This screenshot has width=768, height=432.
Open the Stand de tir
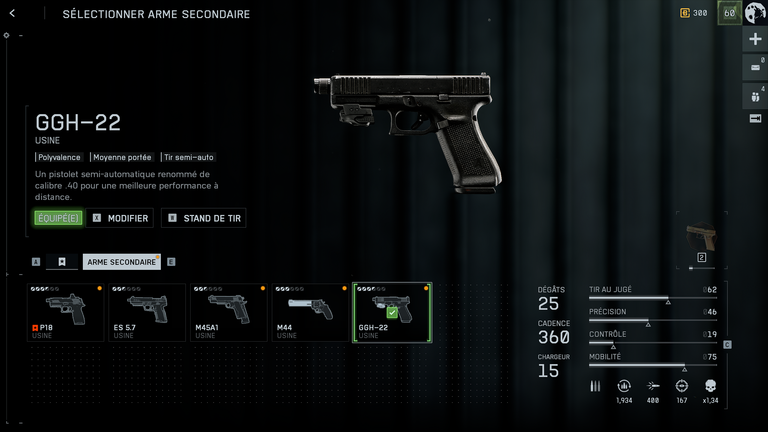pyautogui.click(x=203, y=218)
